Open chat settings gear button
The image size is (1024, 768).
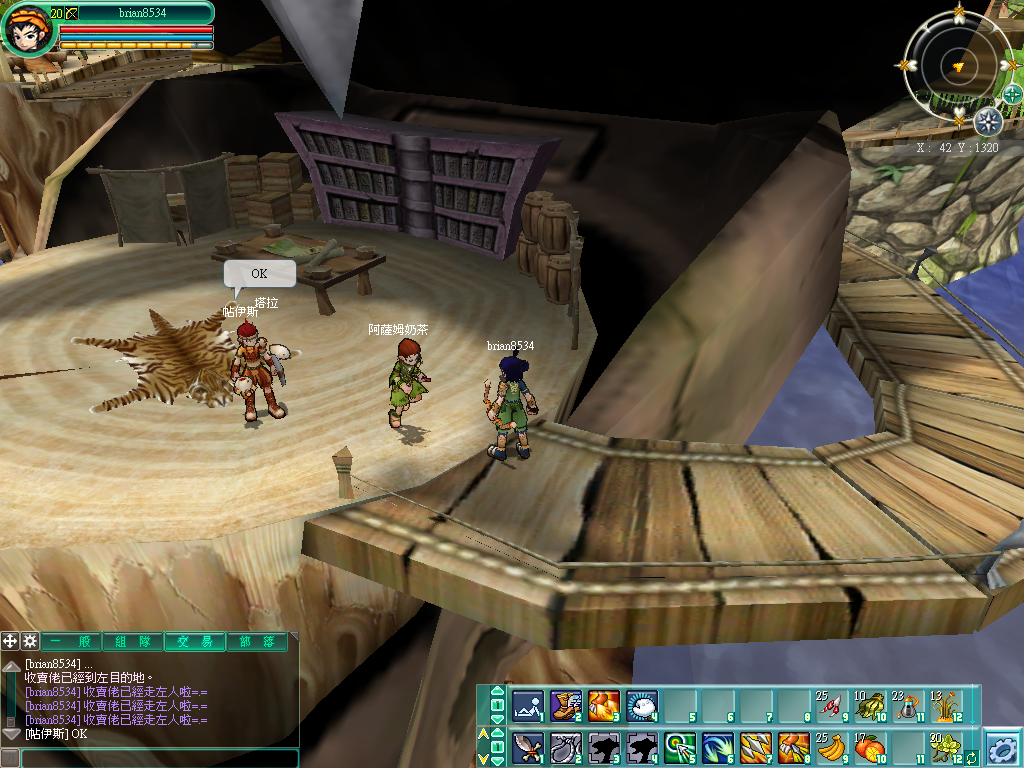click(x=30, y=642)
